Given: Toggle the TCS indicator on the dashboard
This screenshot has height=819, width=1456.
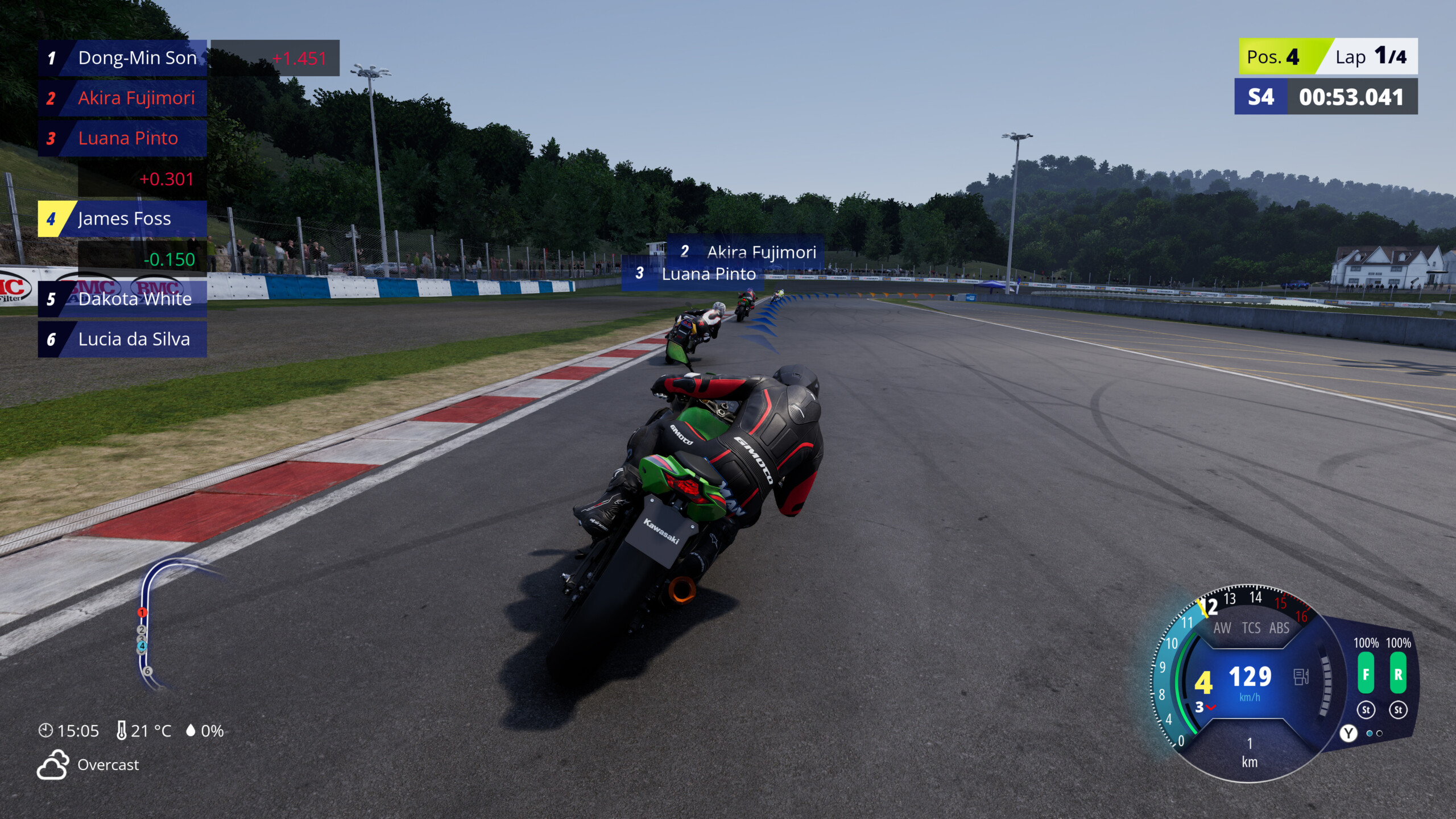Looking at the screenshot, I should pos(1251,628).
